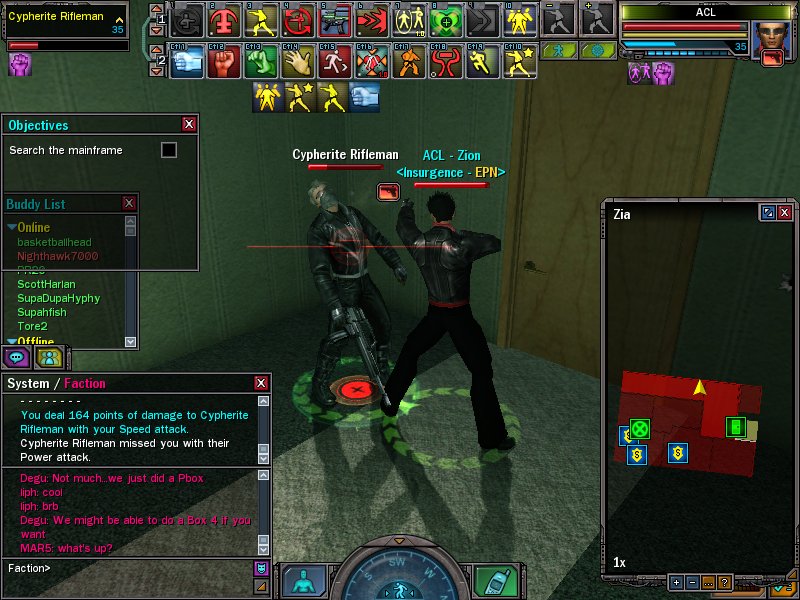Activate the blue fist ability in row two
This screenshot has width=800, height=600.
click(188, 62)
